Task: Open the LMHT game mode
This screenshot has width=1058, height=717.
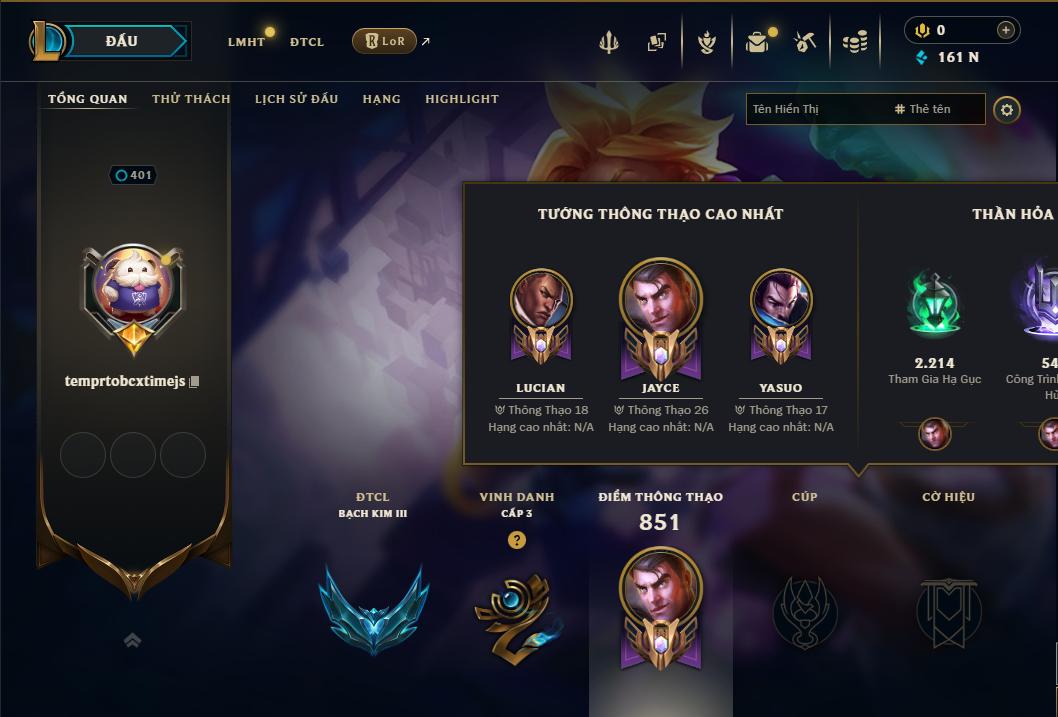Action: [246, 42]
